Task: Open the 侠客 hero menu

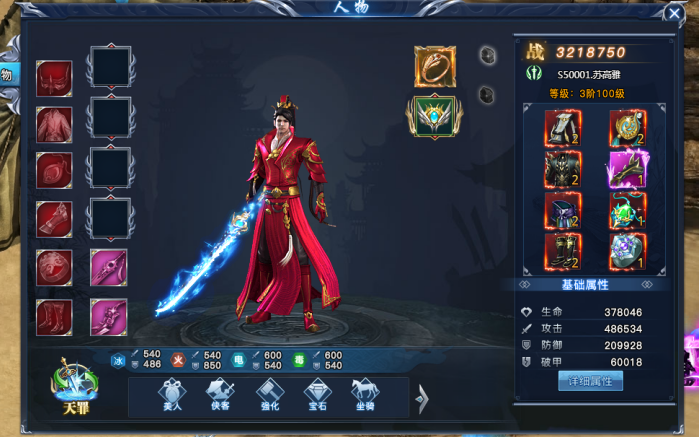Action: point(220,397)
